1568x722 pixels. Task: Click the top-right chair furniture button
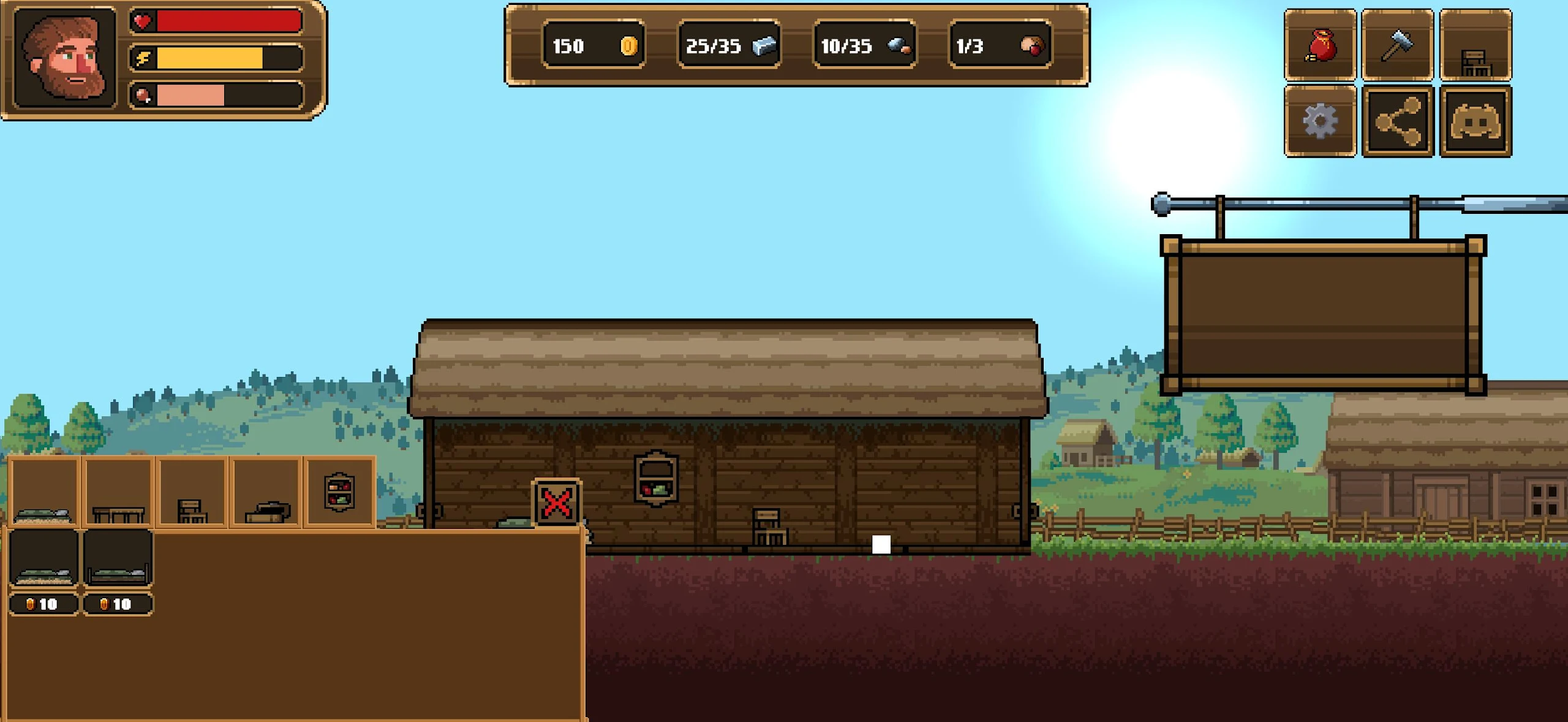1475,45
